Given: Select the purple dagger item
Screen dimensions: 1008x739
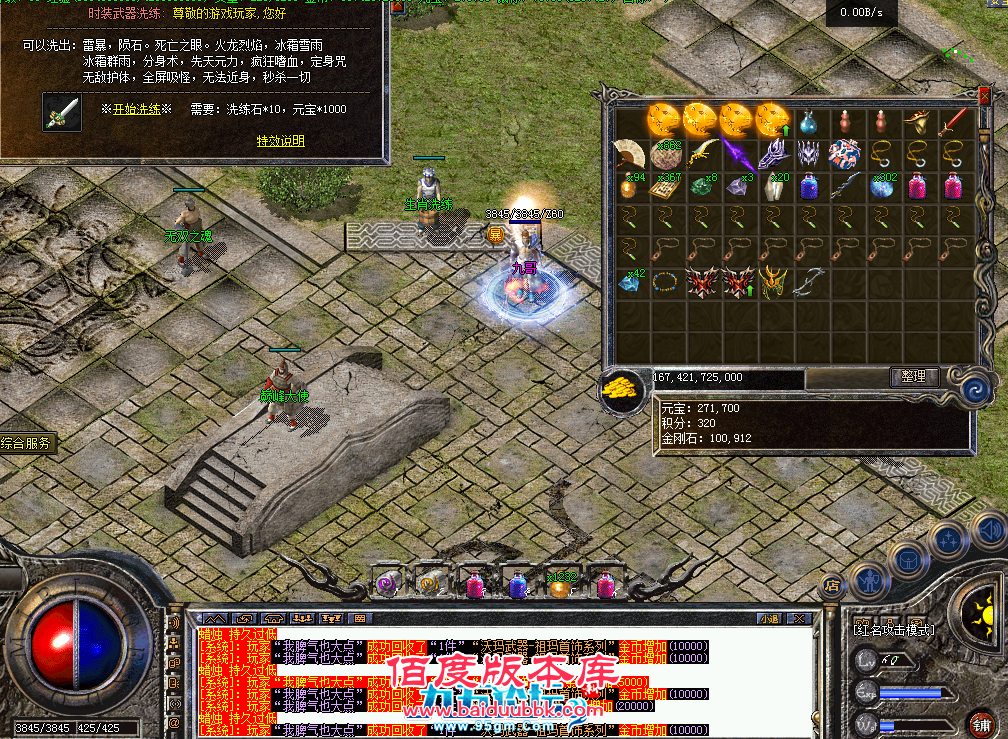Looking at the screenshot, I should (x=738, y=153).
